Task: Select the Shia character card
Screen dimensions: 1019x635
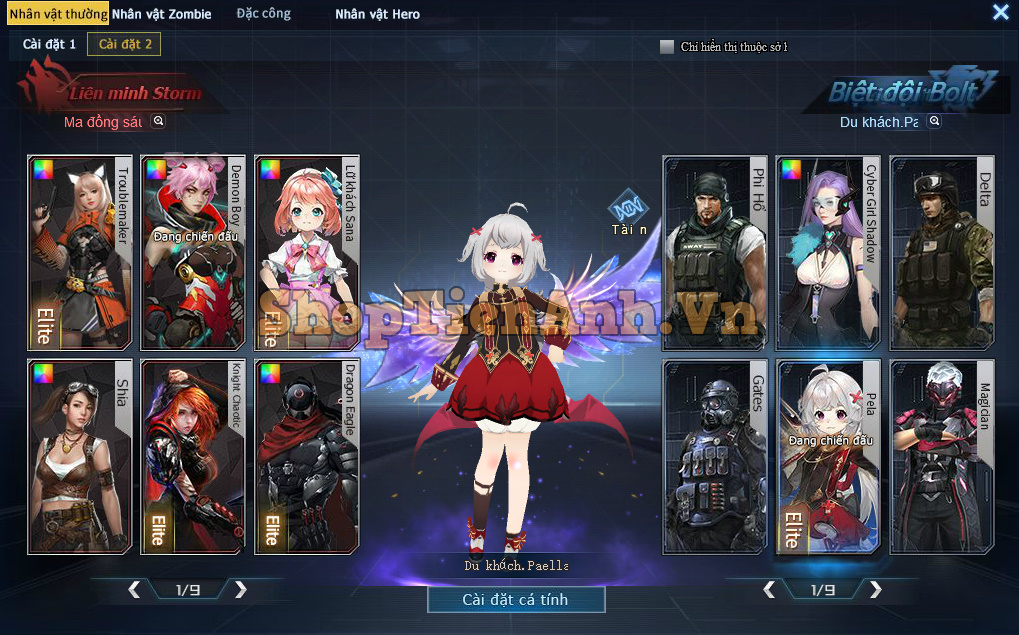Action: pos(80,456)
